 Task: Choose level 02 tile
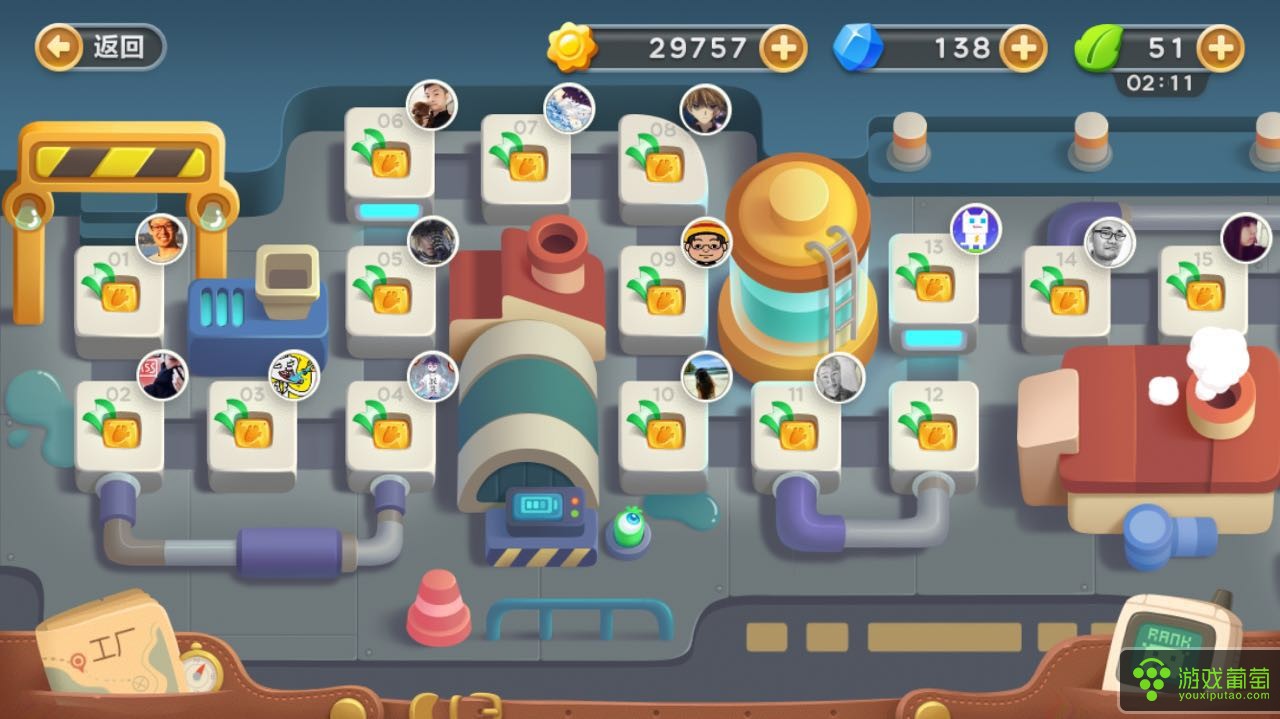click(x=119, y=428)
